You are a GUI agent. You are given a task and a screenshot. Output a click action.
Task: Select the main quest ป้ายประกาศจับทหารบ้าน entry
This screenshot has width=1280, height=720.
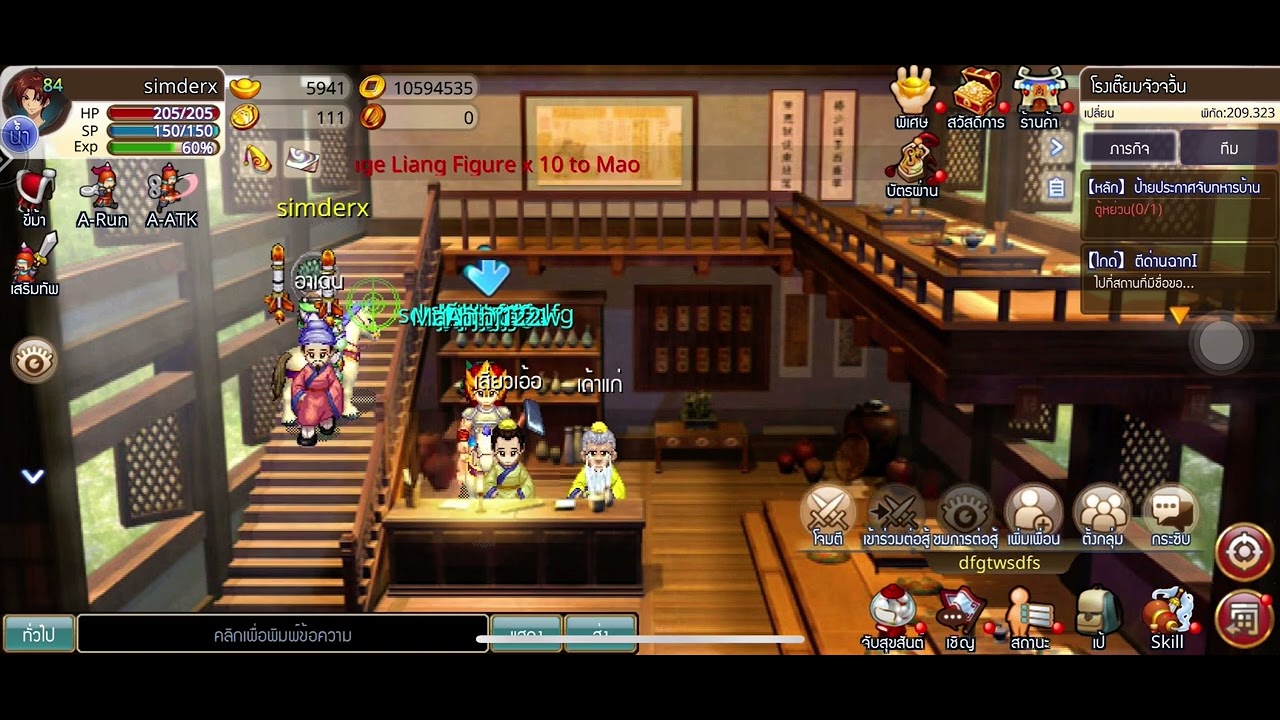pos(1174,197)
